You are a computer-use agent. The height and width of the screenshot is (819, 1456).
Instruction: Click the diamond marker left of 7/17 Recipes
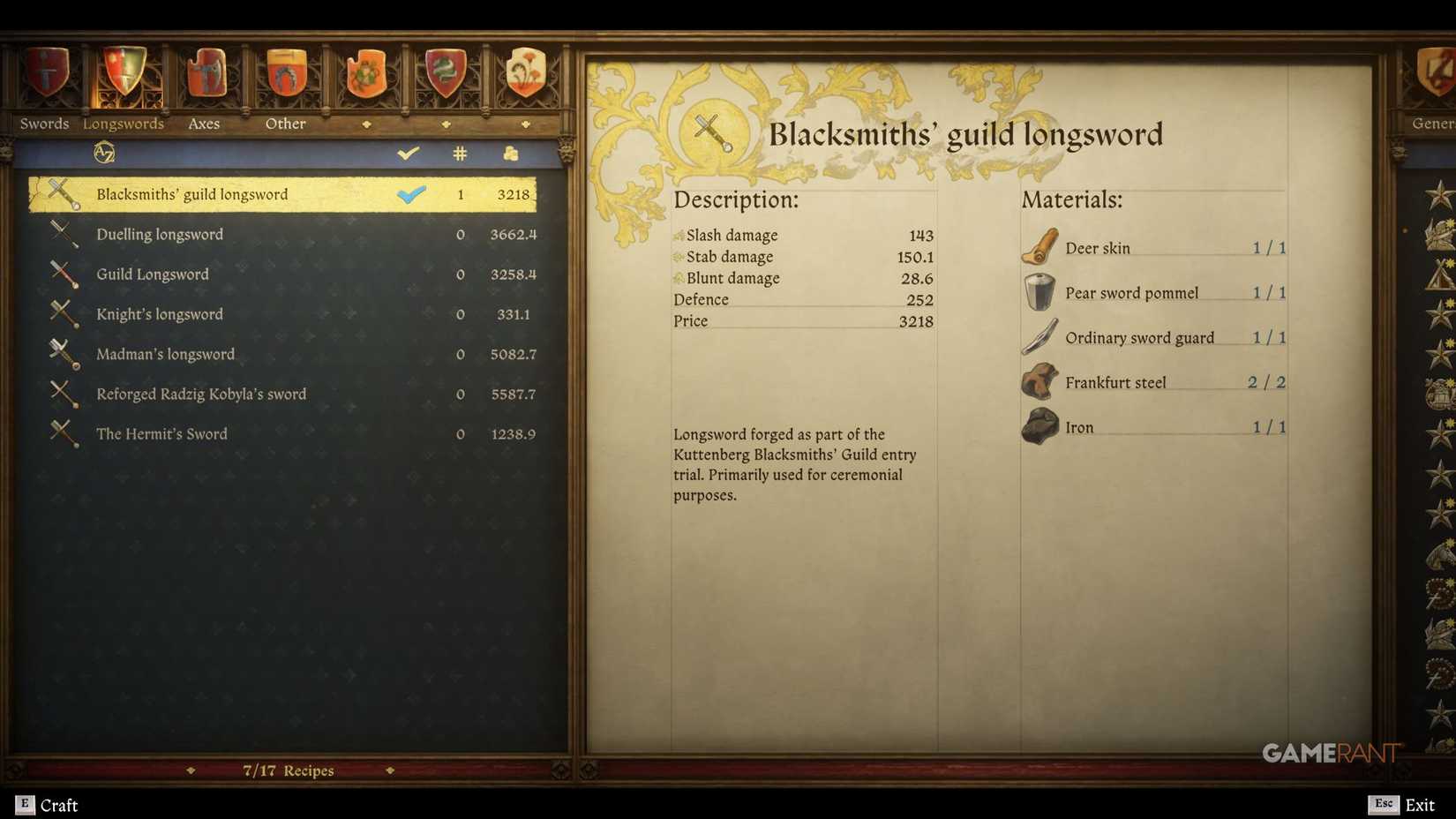pos(191,770)
